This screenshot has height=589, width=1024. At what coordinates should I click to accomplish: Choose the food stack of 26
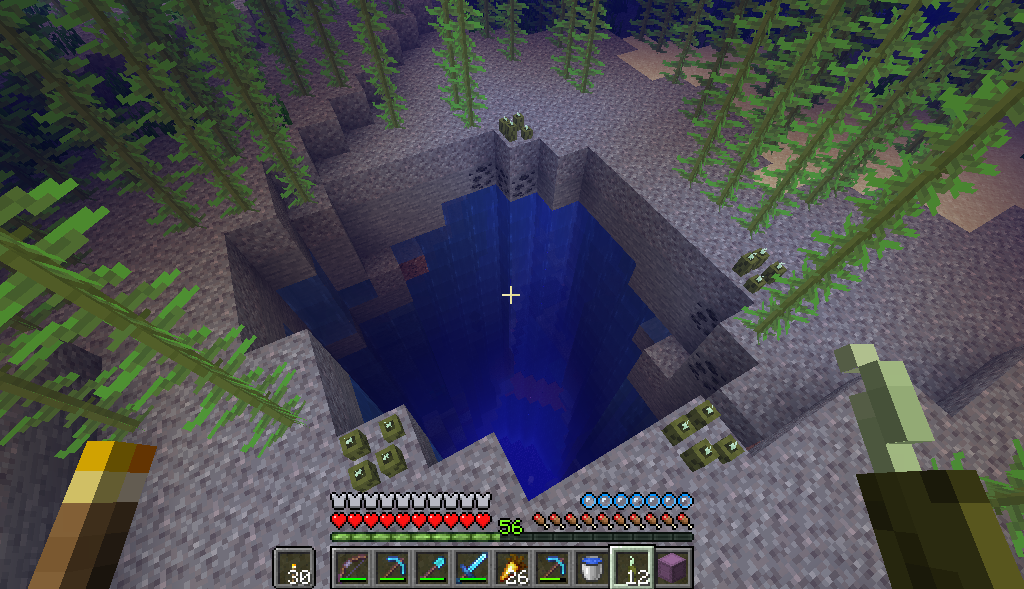(x=511, y=568)
